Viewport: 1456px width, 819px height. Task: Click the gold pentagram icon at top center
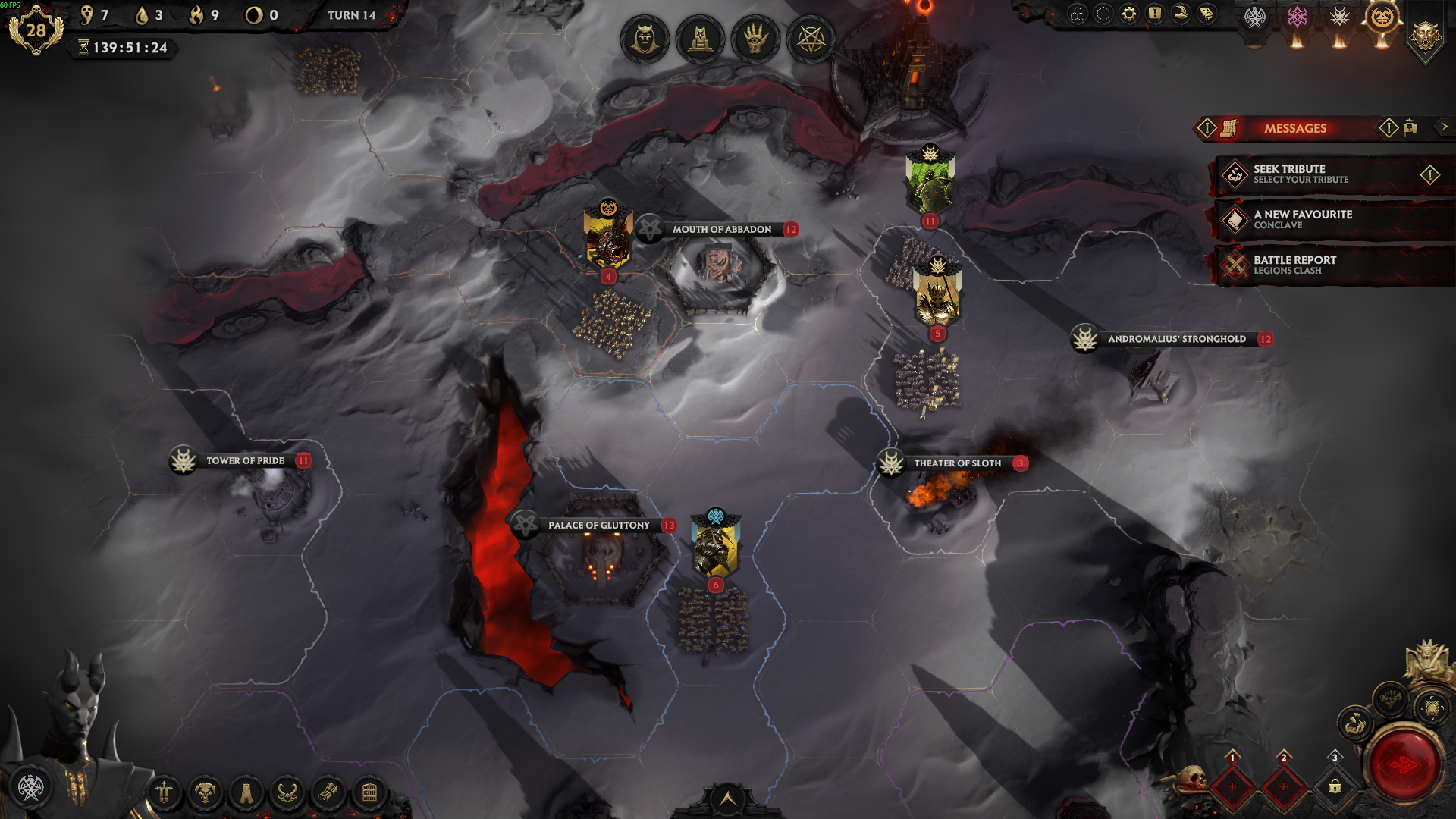point(811,39)
